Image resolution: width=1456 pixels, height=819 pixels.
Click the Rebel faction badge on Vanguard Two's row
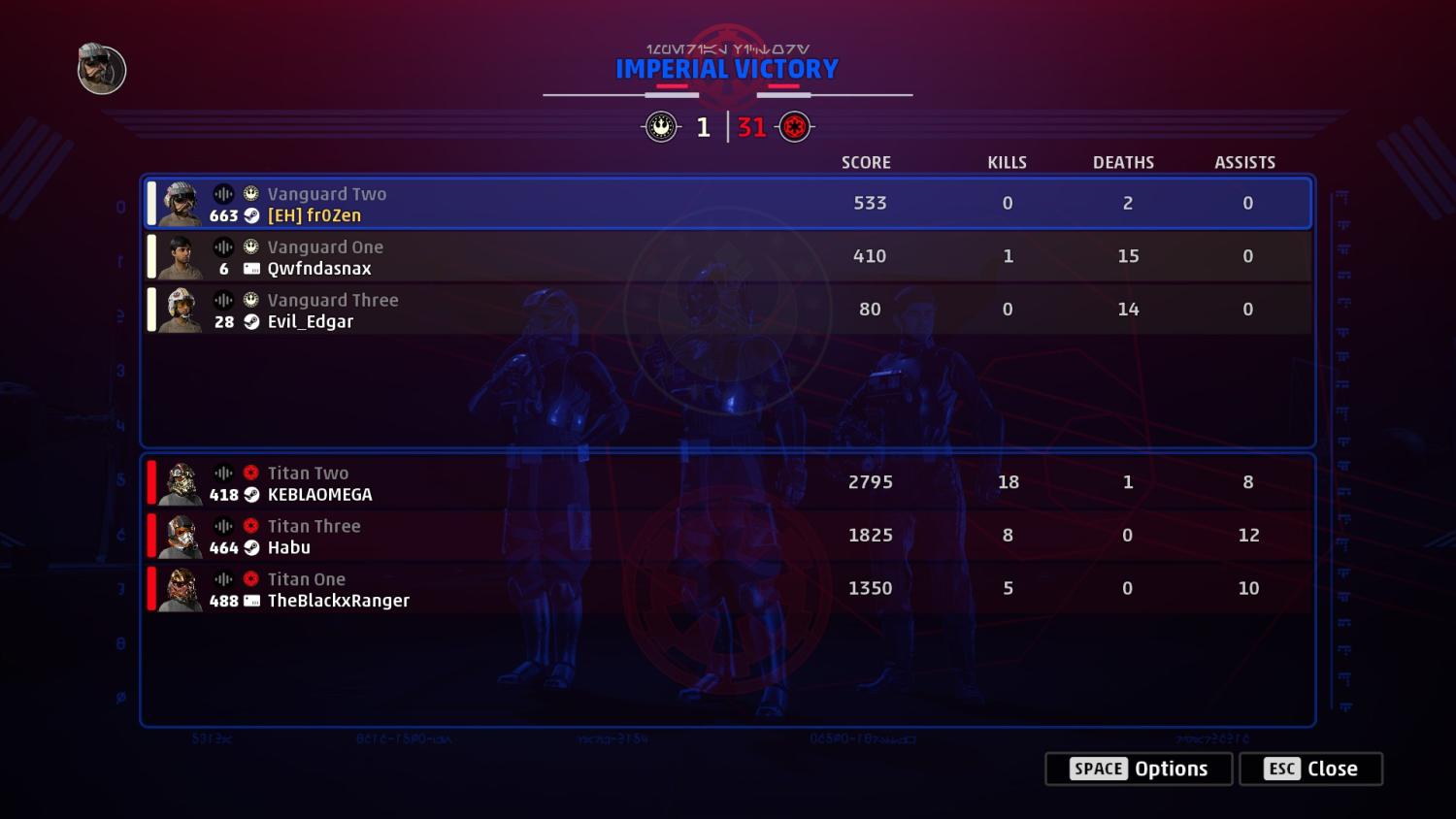(x=250, y=194)
